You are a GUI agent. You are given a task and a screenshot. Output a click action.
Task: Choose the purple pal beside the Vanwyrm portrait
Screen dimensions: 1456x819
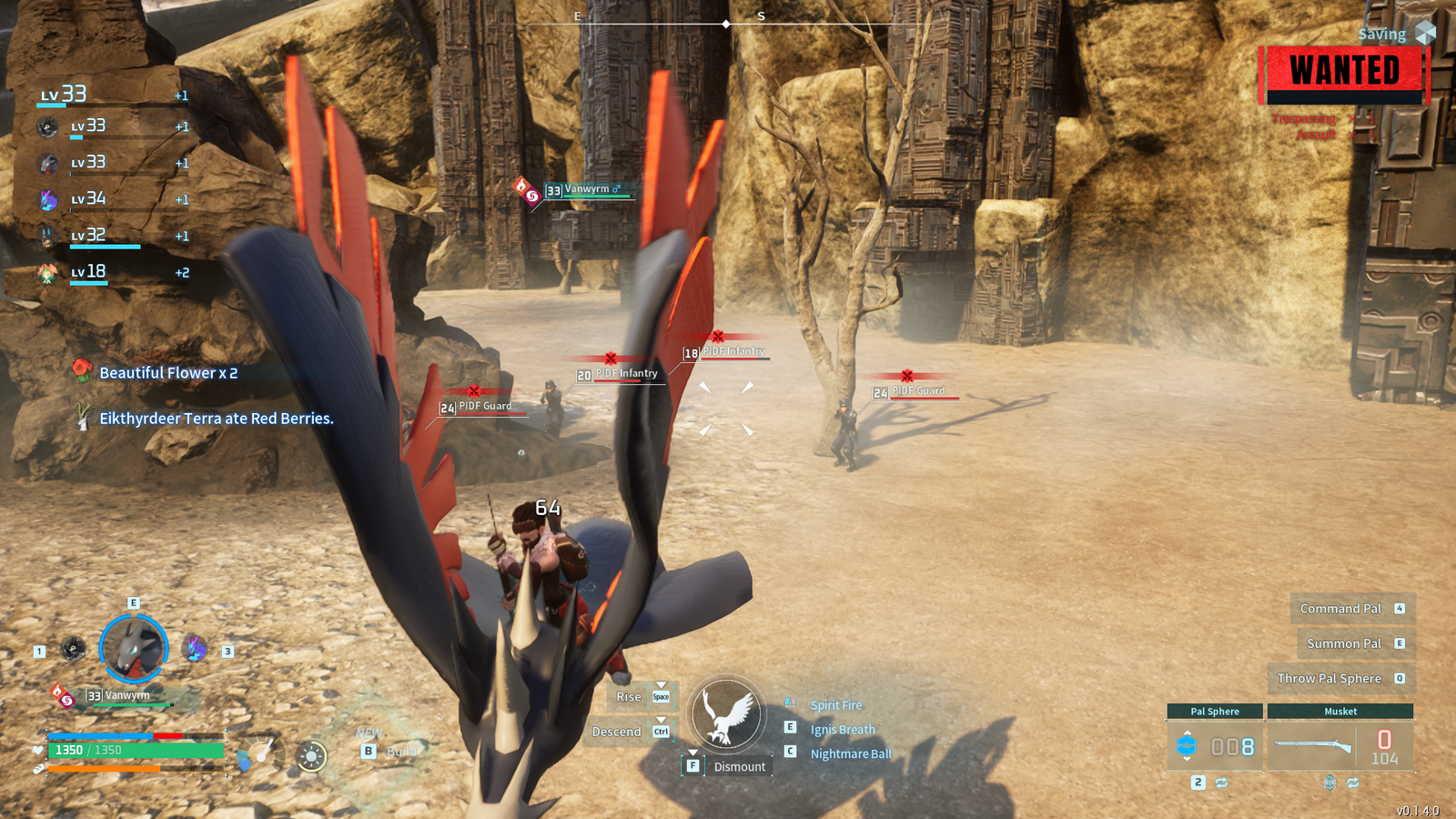pyautogui.click(x=195, y=649)
